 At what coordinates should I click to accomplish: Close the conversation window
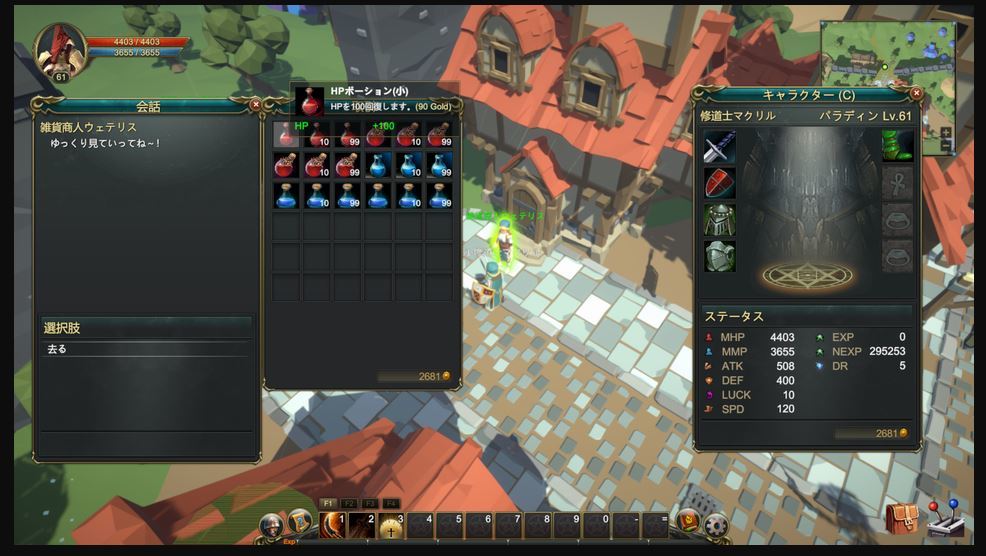255,103
